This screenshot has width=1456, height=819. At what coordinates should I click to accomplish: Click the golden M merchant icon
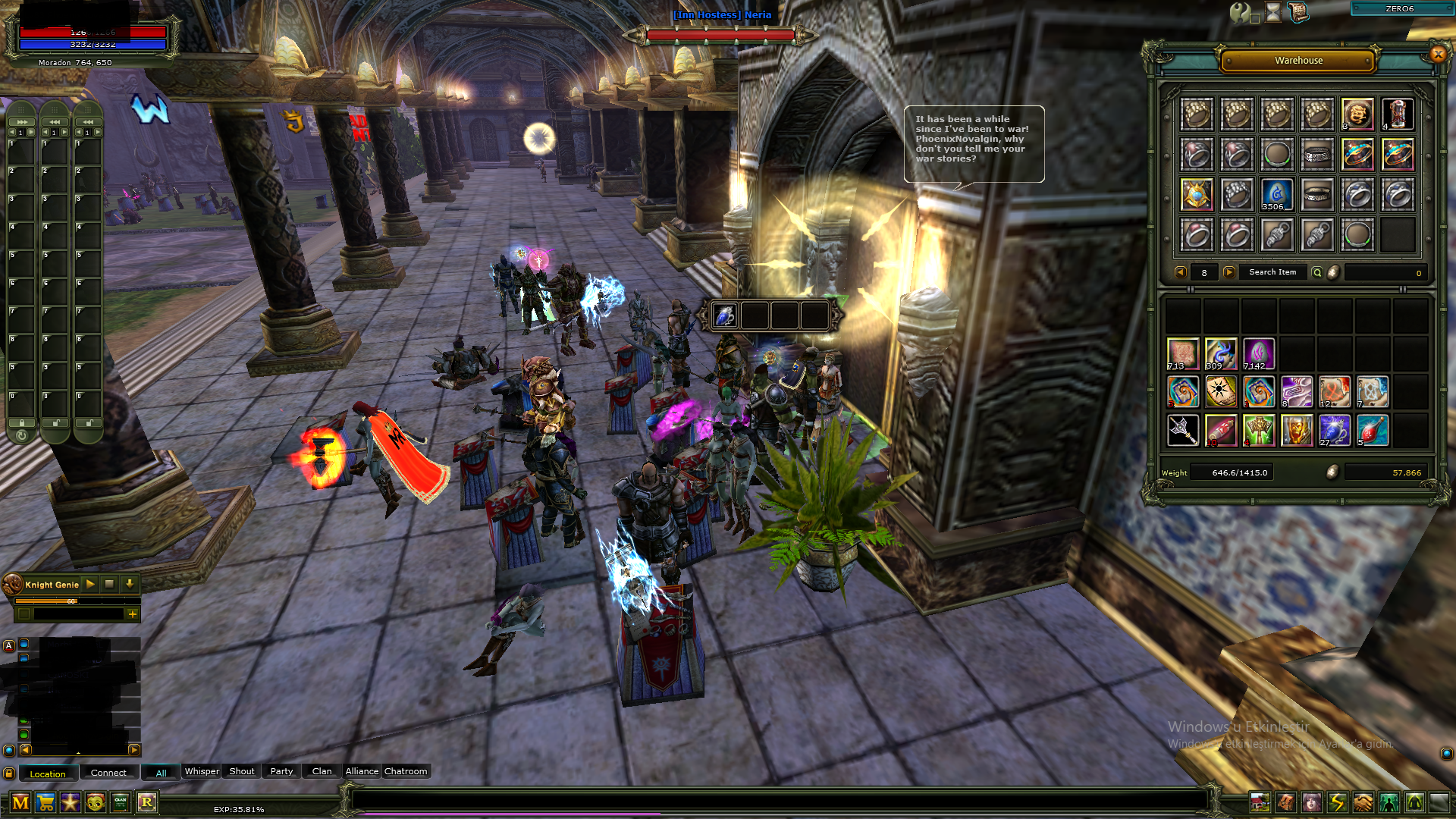(x=20, y=802)
